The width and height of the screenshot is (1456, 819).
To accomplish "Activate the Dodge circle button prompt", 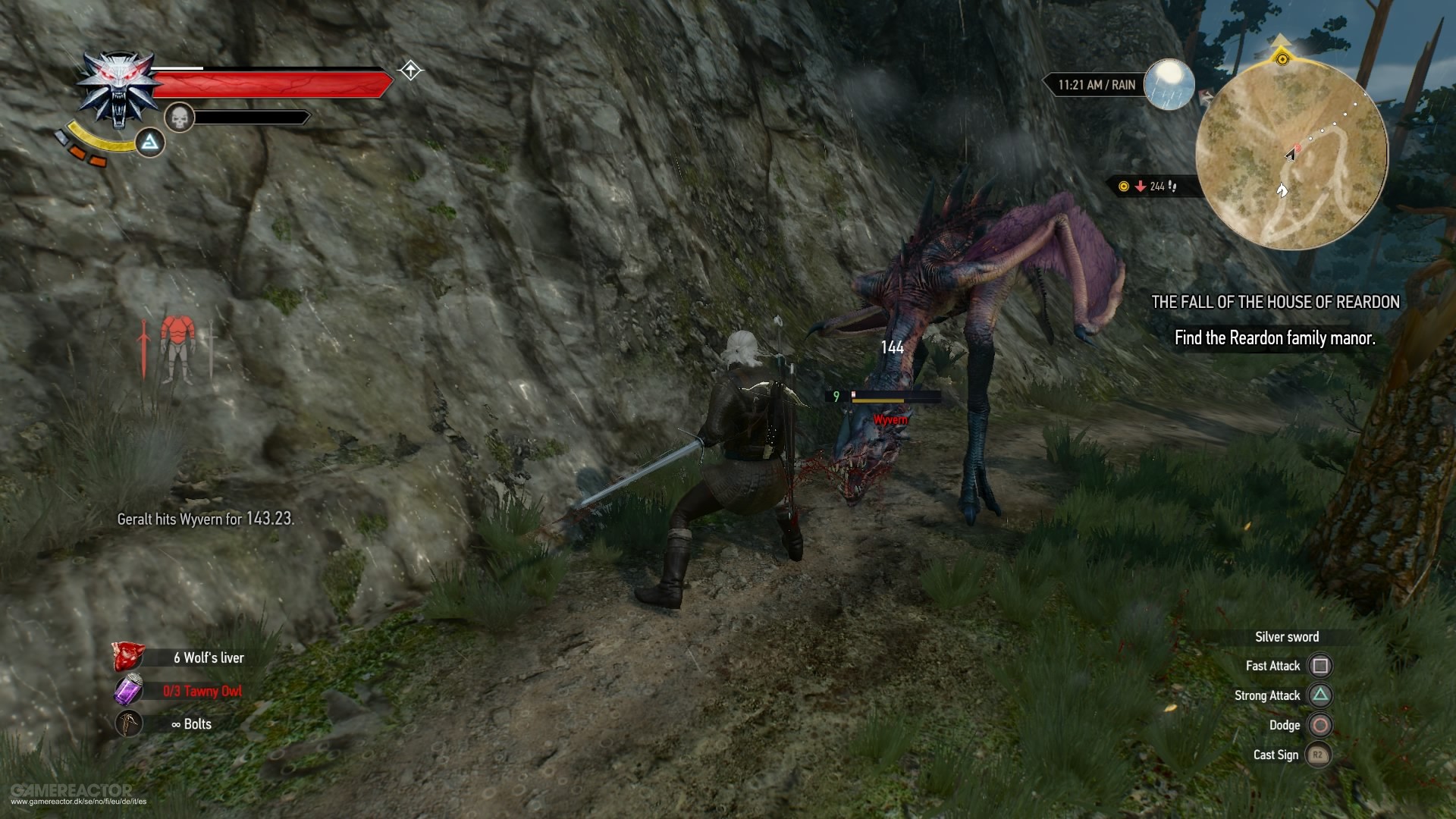I will tap(1319, 726).
